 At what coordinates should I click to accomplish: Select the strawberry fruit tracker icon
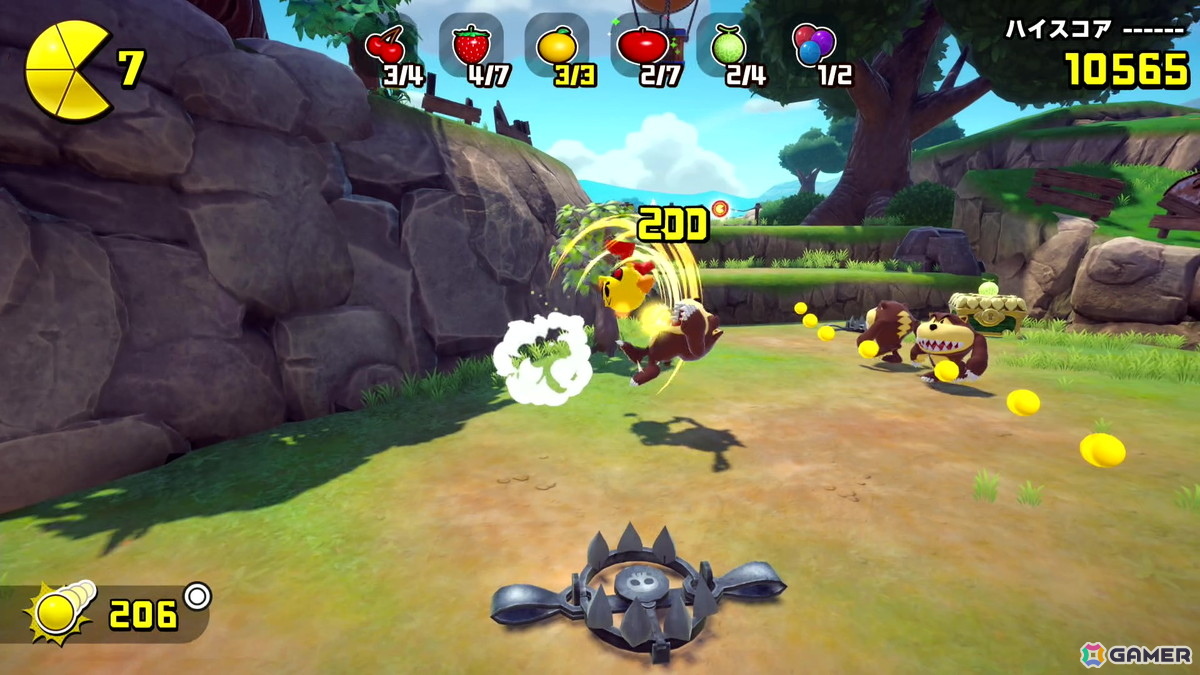pos(471,45)
